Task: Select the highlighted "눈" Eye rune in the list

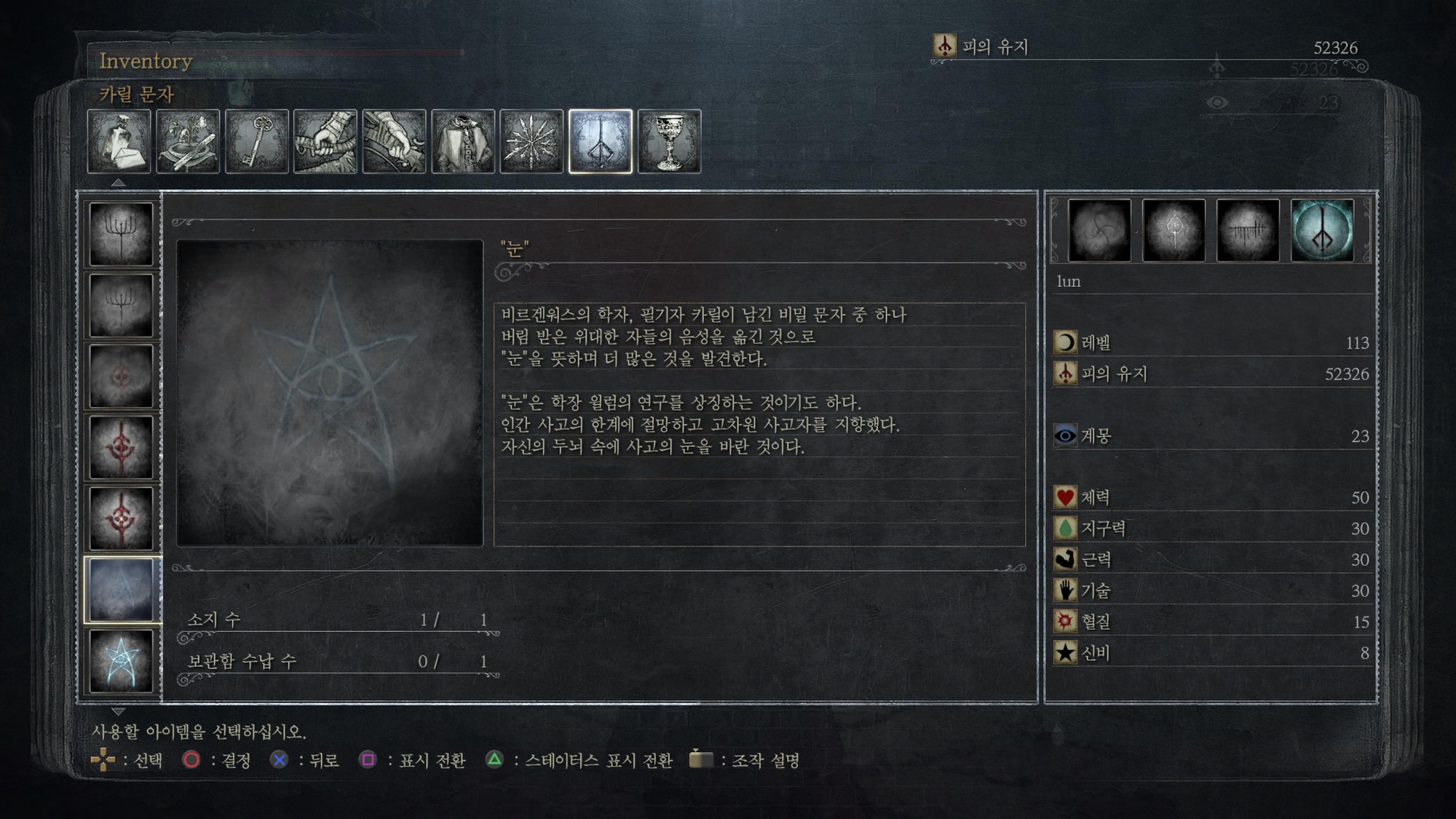Action: tap(122, 590)
